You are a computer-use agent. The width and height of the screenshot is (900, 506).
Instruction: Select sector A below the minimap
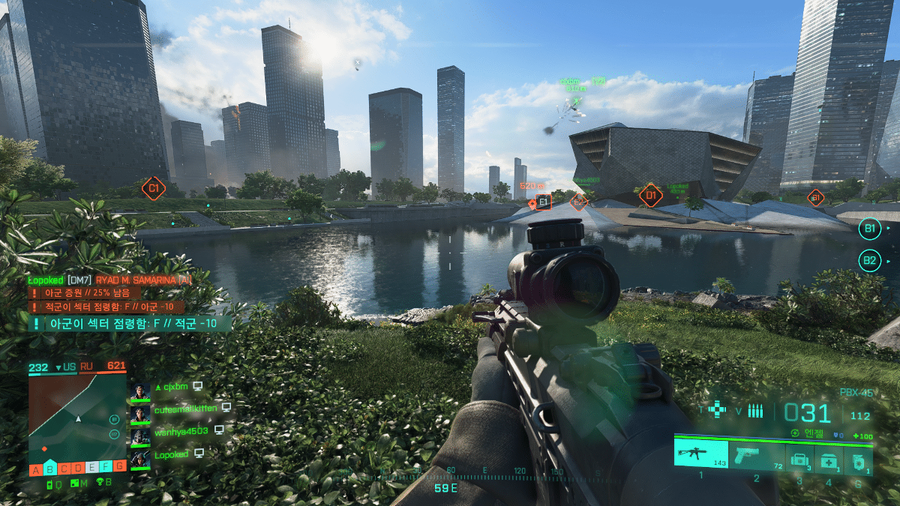point(35,468)
